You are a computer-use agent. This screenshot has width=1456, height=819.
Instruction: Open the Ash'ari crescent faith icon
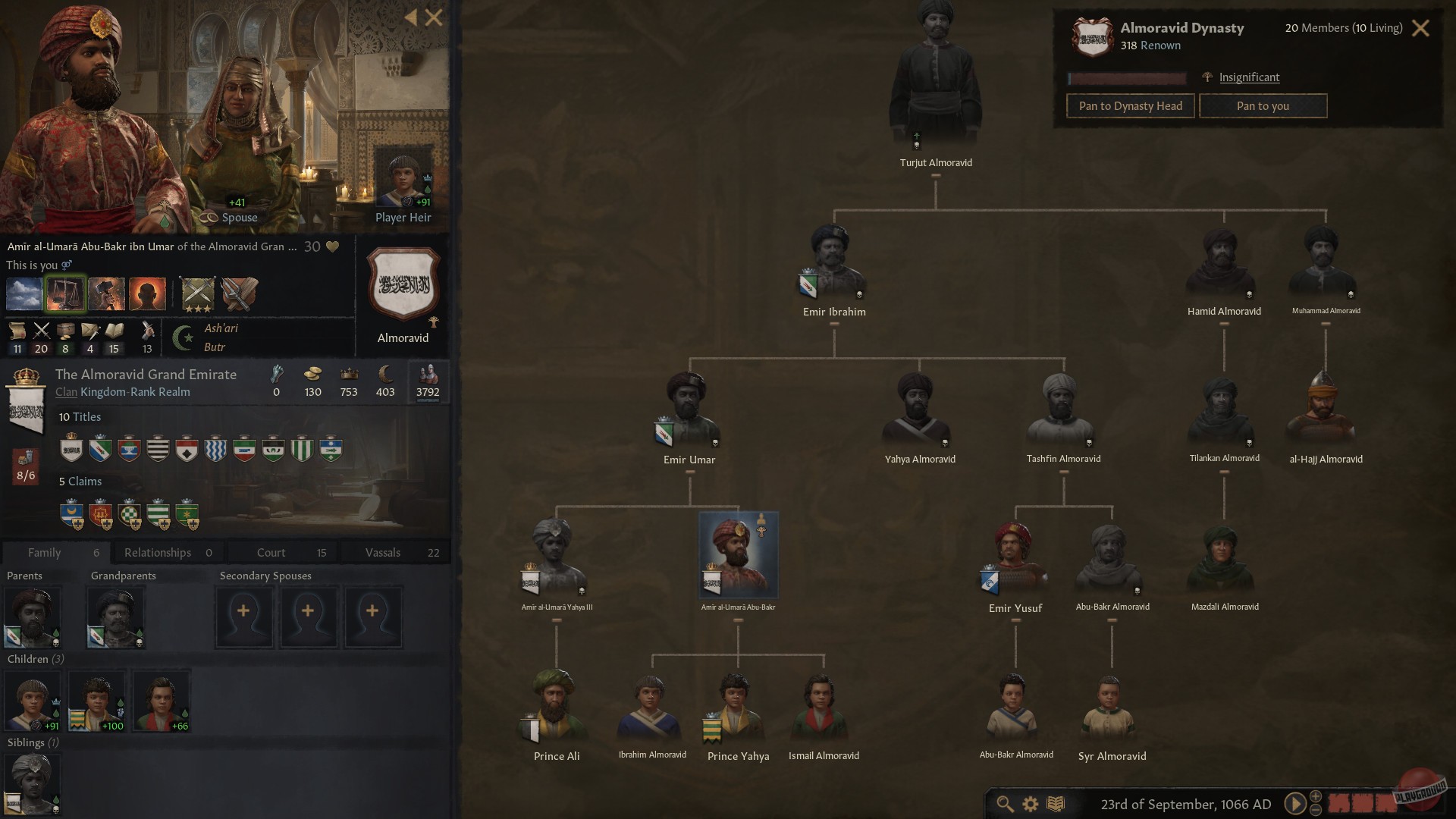(182, 337)
